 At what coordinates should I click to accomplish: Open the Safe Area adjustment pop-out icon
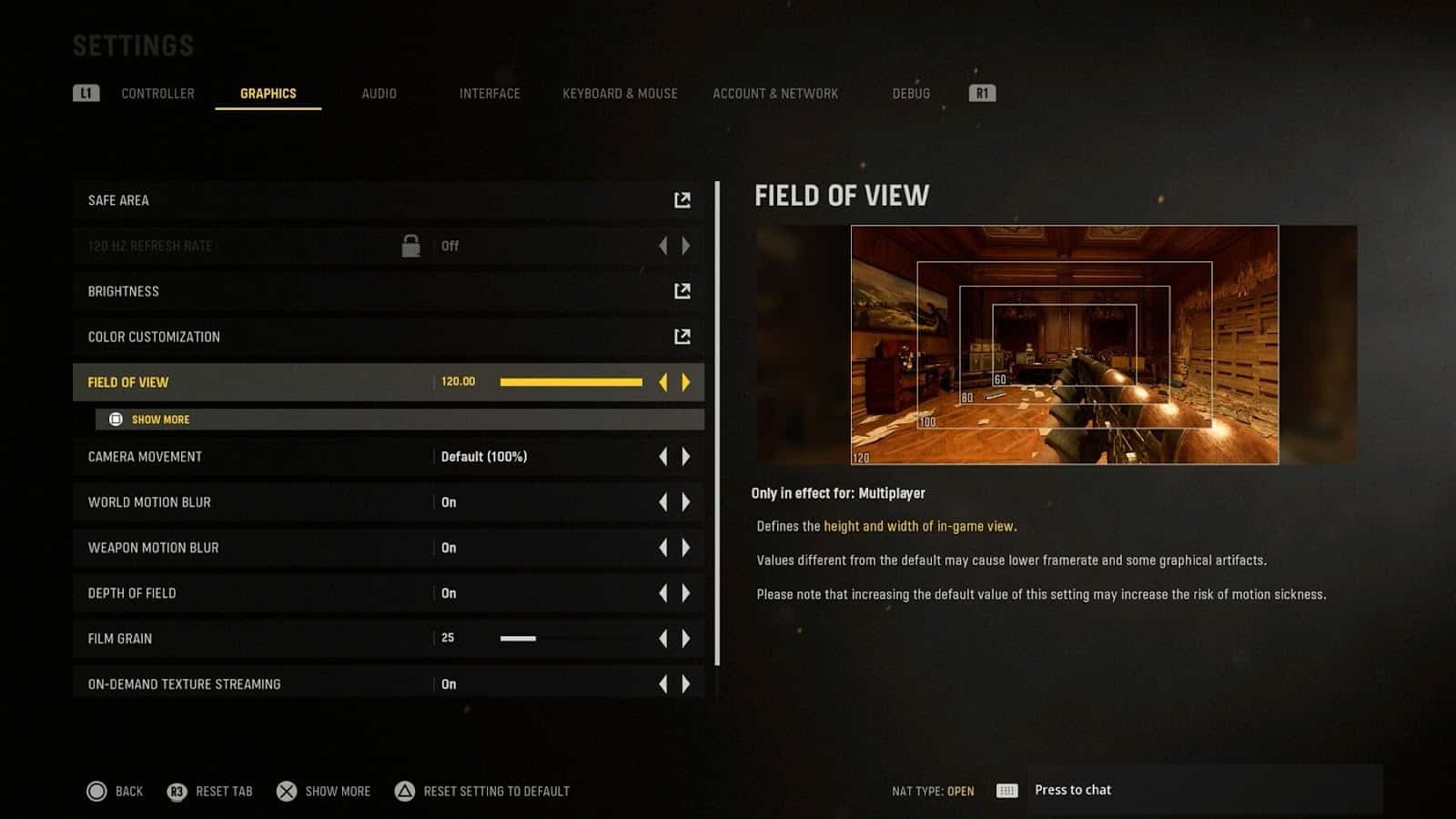[x=683, y=200]
